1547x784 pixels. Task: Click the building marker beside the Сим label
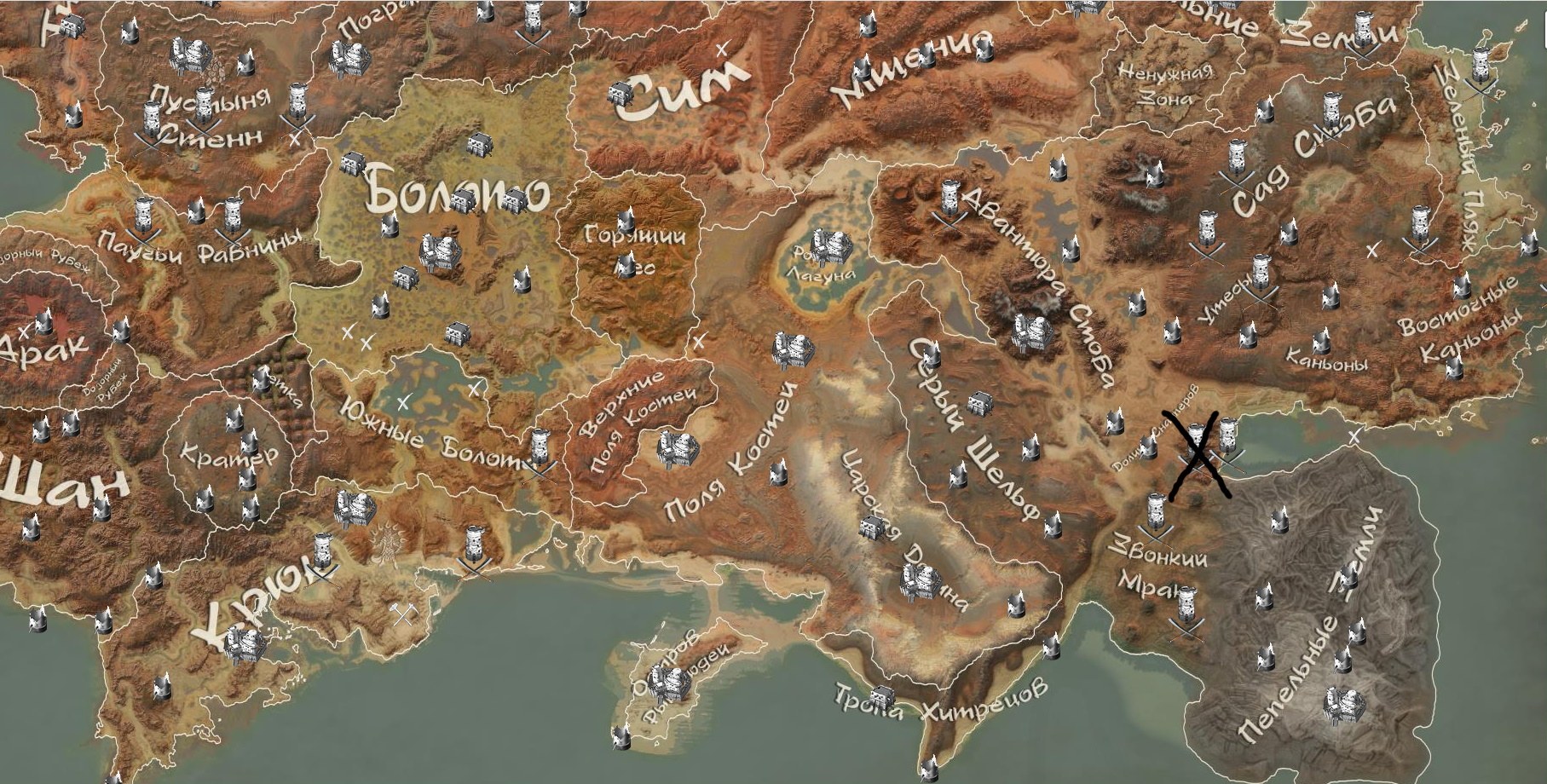click(621, 93)
